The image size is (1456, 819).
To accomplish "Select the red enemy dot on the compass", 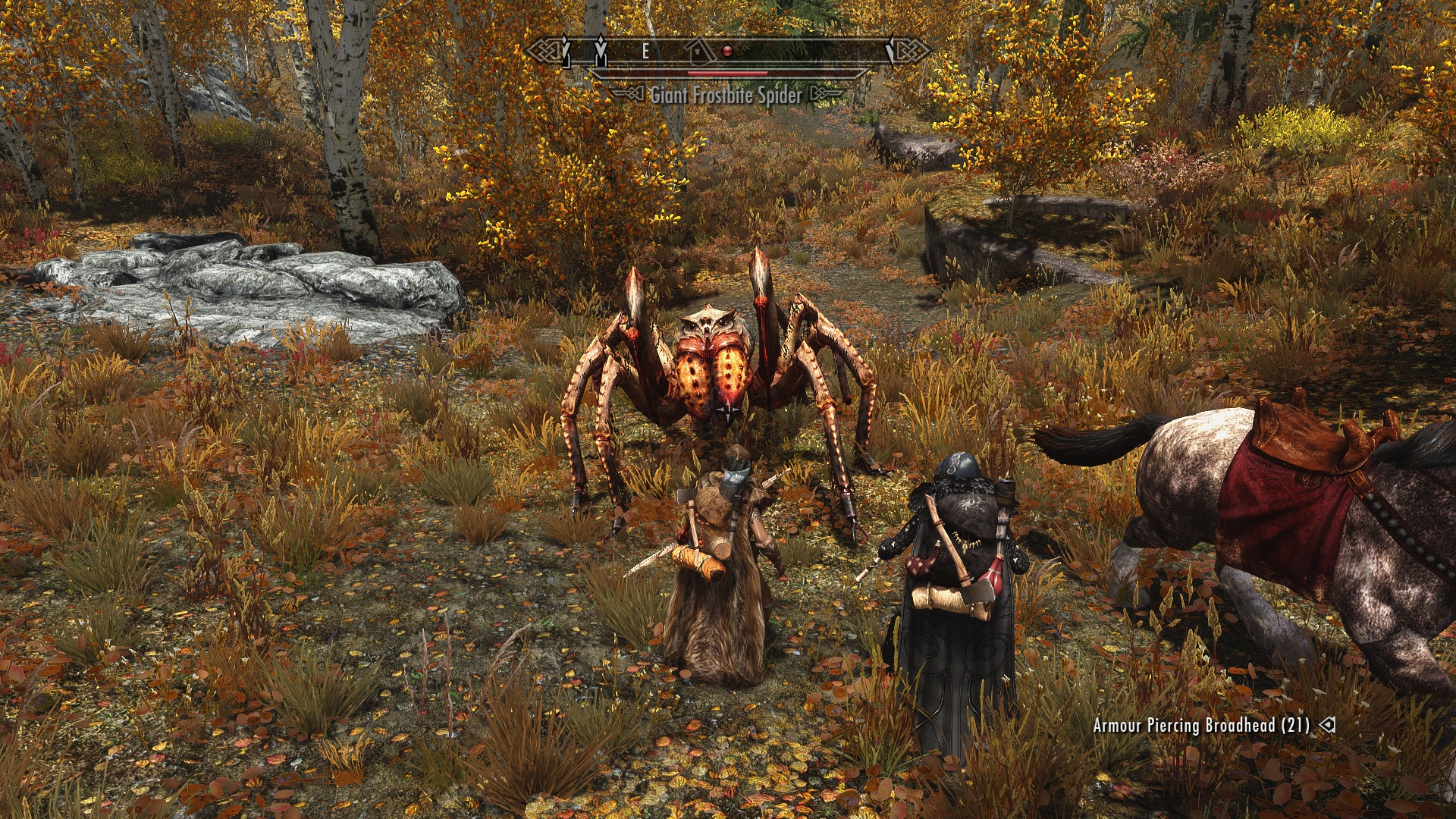I will [727, 51].
